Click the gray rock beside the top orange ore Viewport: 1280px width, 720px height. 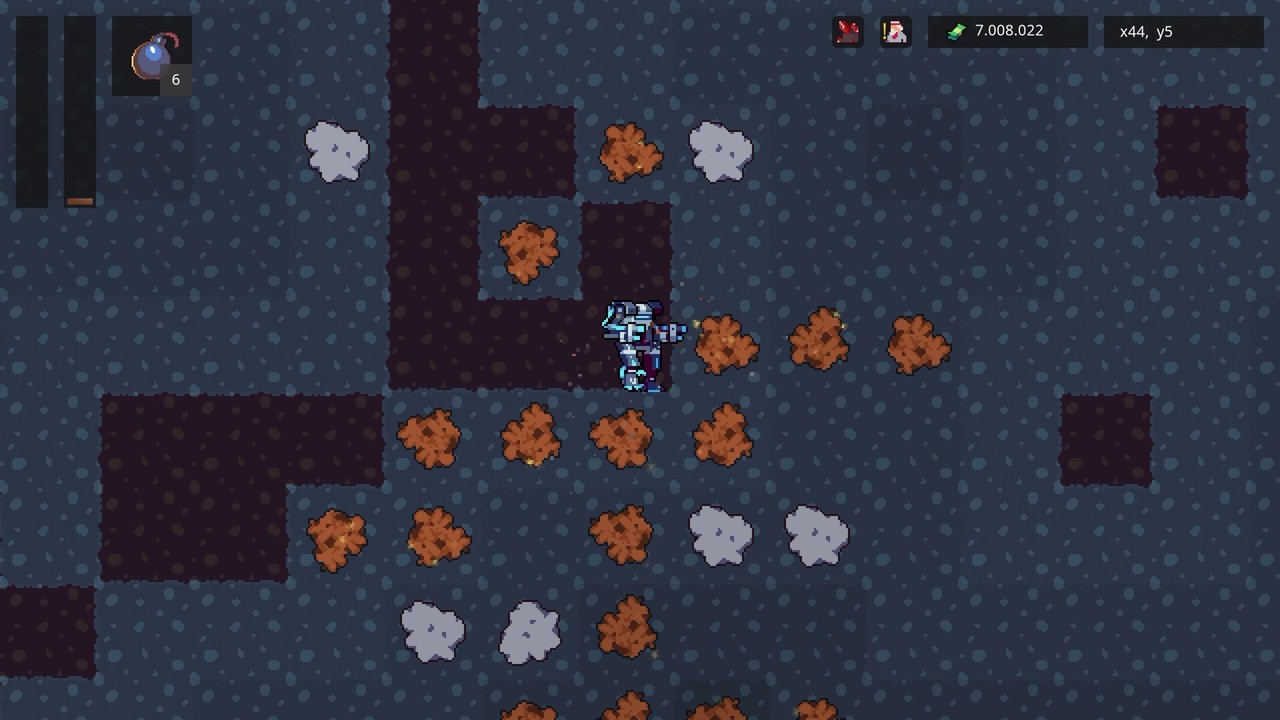tap(718, 152)
